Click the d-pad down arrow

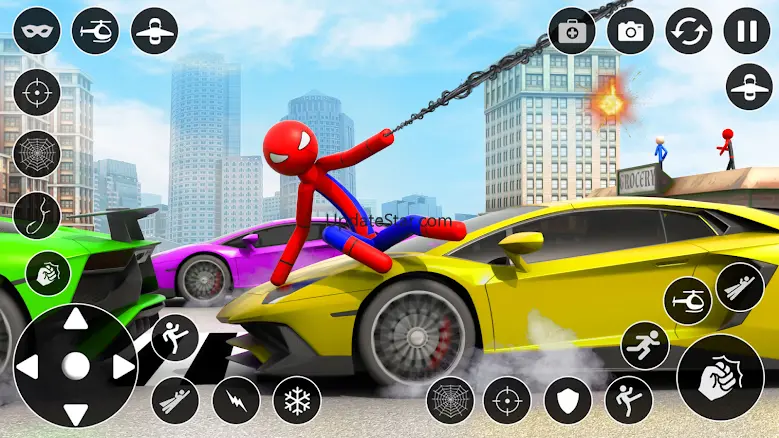(x=75, y=411)
